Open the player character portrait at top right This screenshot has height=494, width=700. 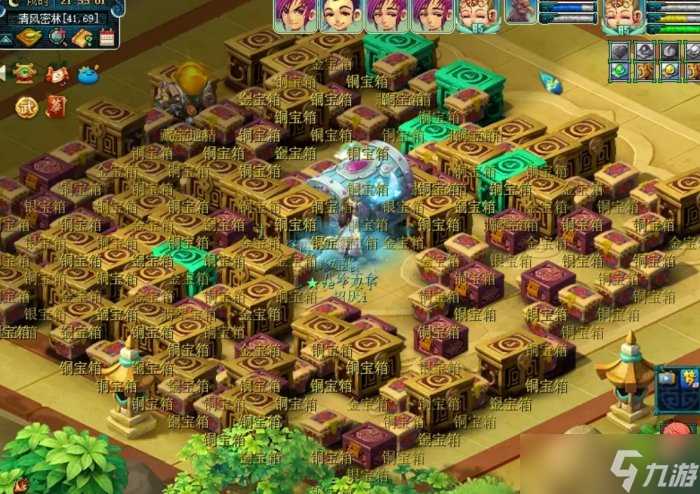(x=620, y=14)
